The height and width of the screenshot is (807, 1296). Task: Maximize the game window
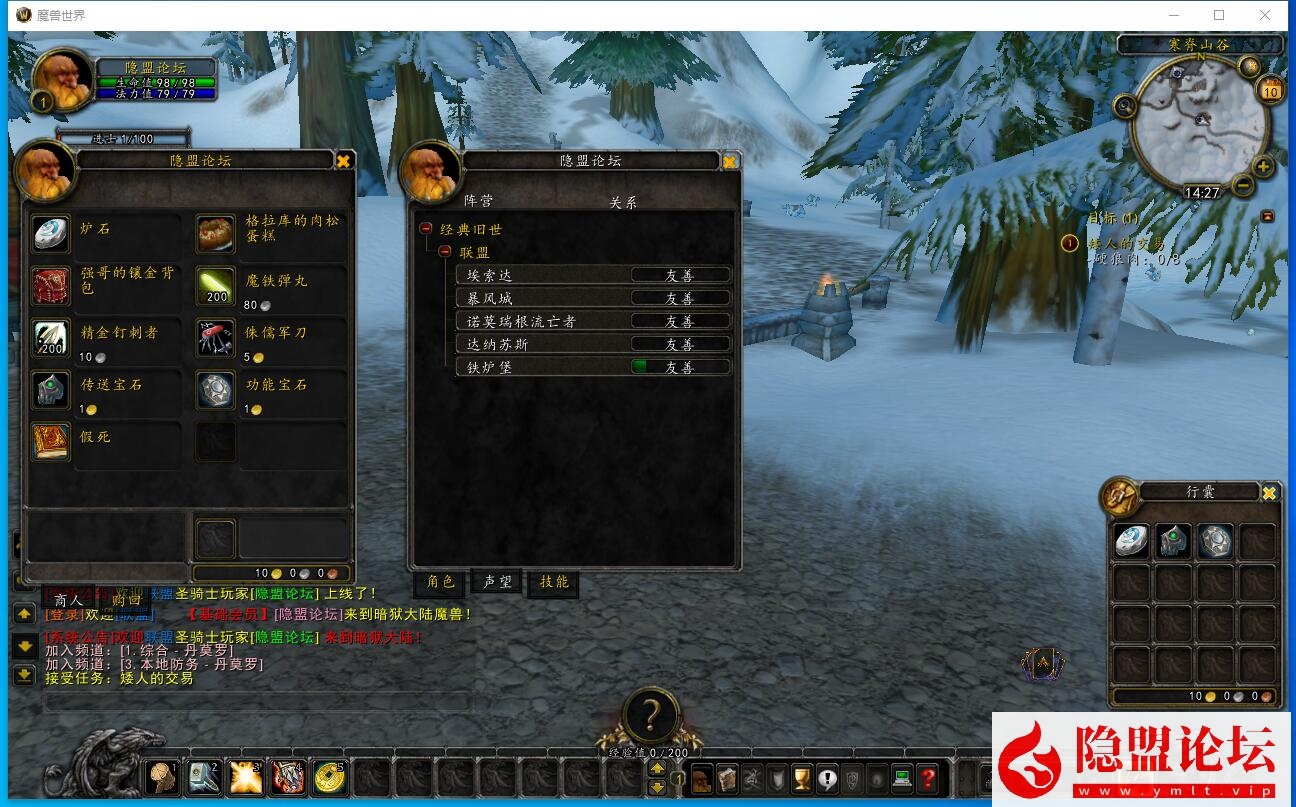1219,15
